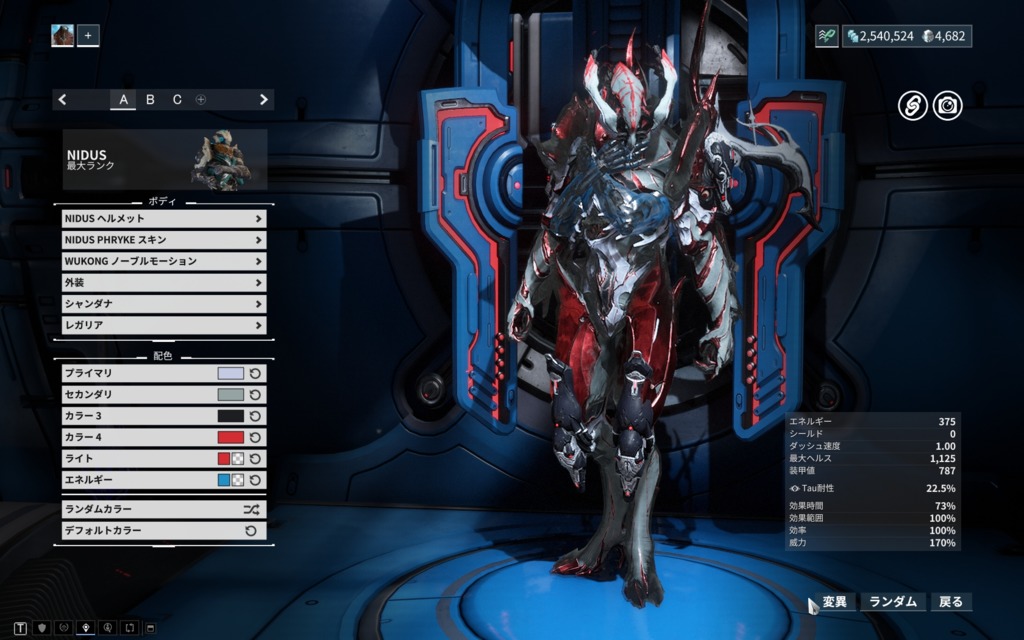The image size is (1024, 640).
Task: Click the 変異 button
Action: point(834,602)
